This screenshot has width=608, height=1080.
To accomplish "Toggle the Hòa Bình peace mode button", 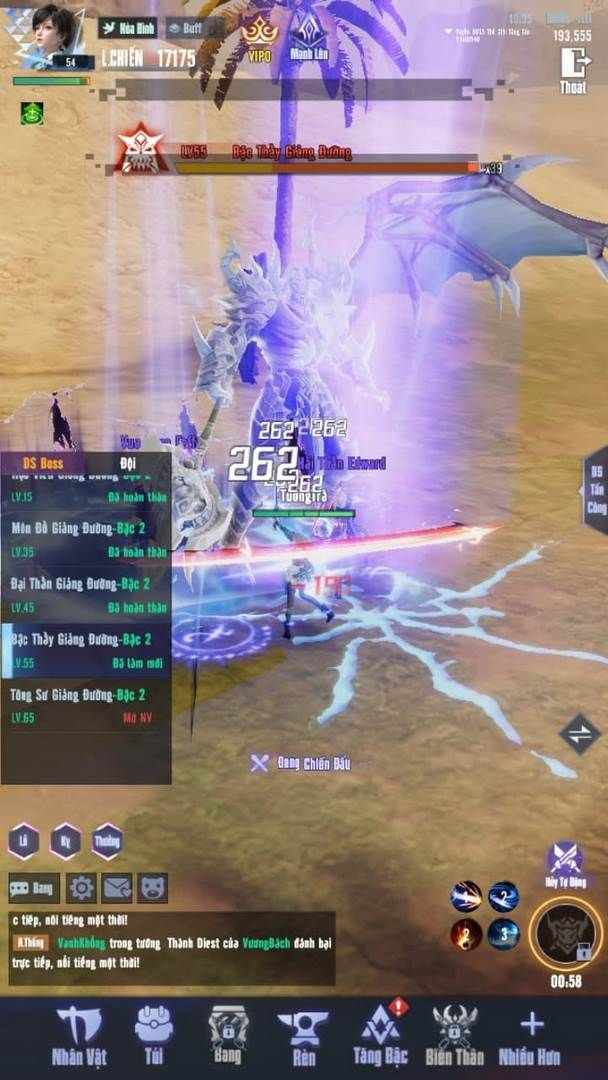I will coord(127,29).
